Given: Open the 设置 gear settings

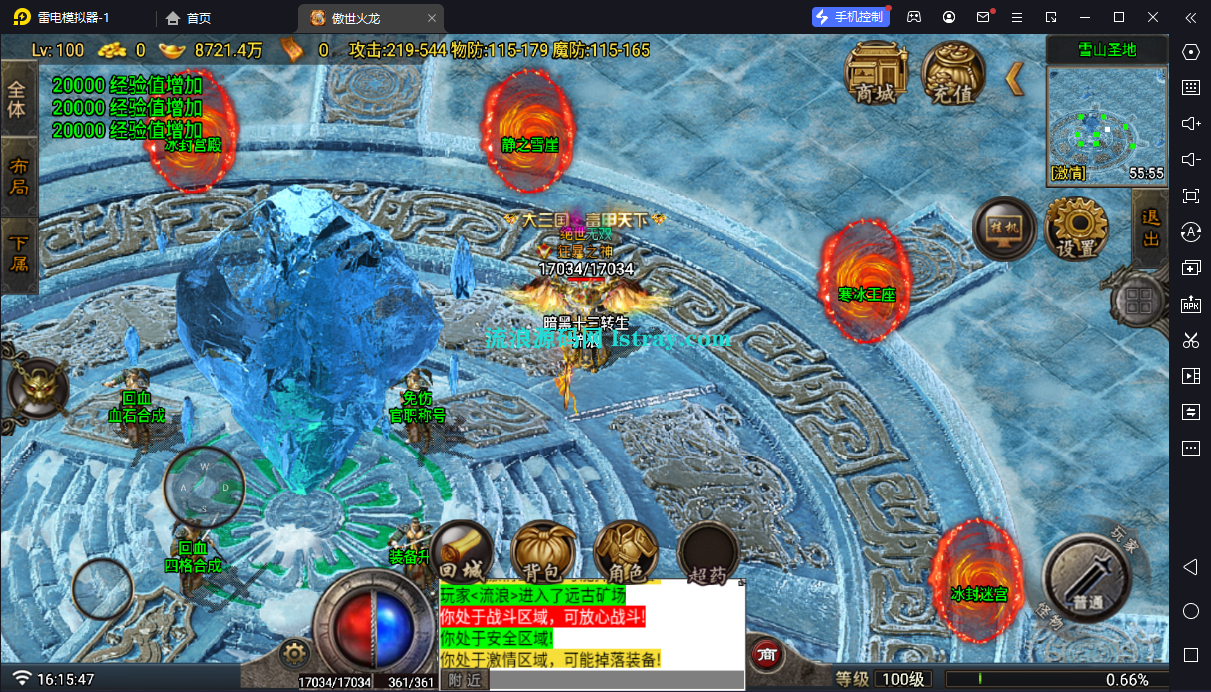Looking at the screenshot, I should tap(1076, 229).
